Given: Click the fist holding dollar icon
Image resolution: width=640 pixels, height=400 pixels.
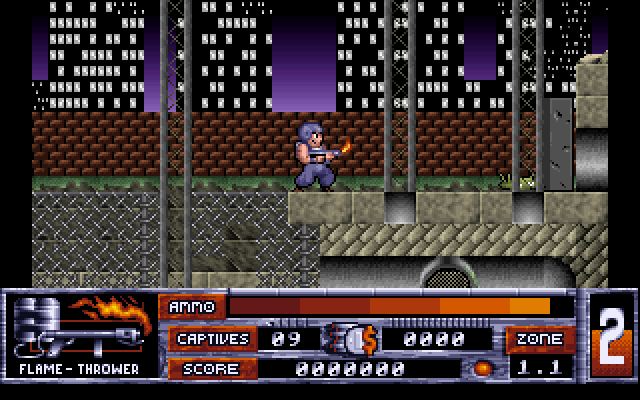Looking at the screenshot, I should pyautogui.click(x=351, y=339).
